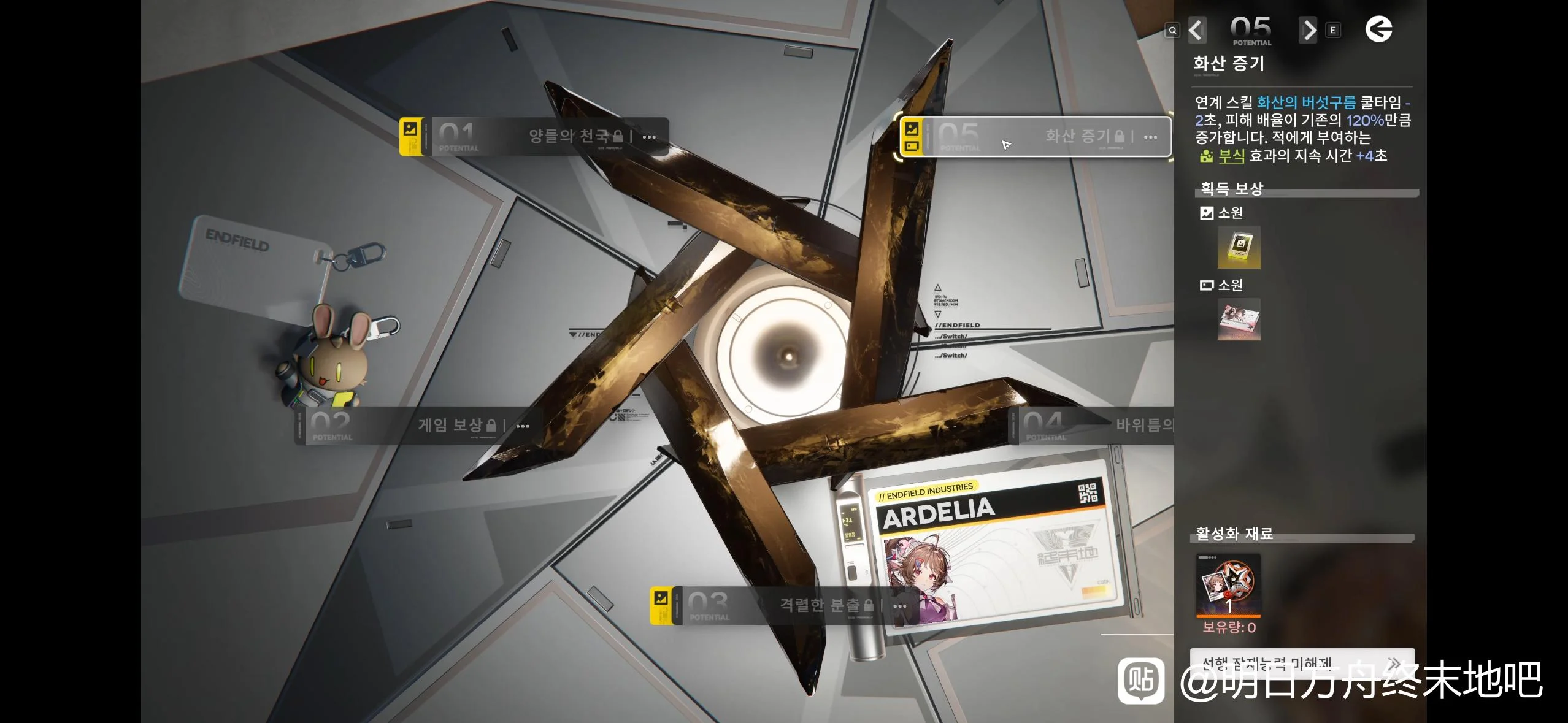
Task: Select potential 04 바위틈 node
Action: (x=1092, y=425)
